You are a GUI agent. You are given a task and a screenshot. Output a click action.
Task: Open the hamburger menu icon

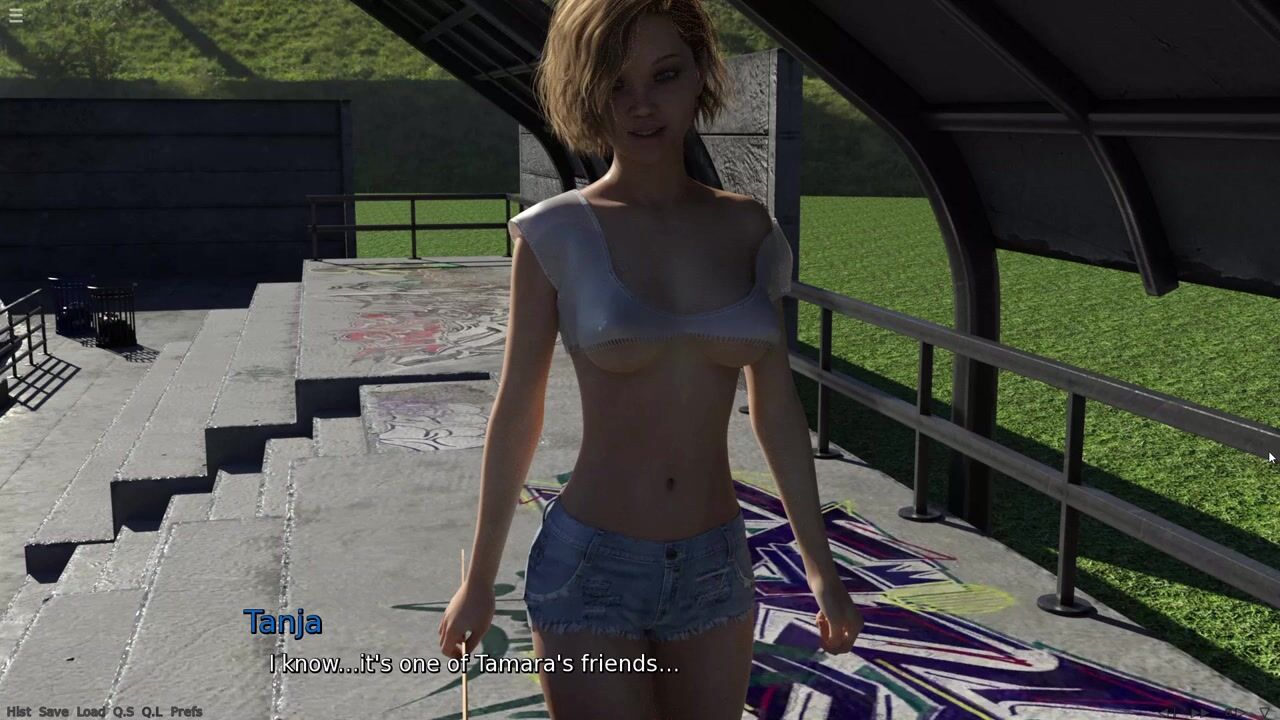pos(15,15)
